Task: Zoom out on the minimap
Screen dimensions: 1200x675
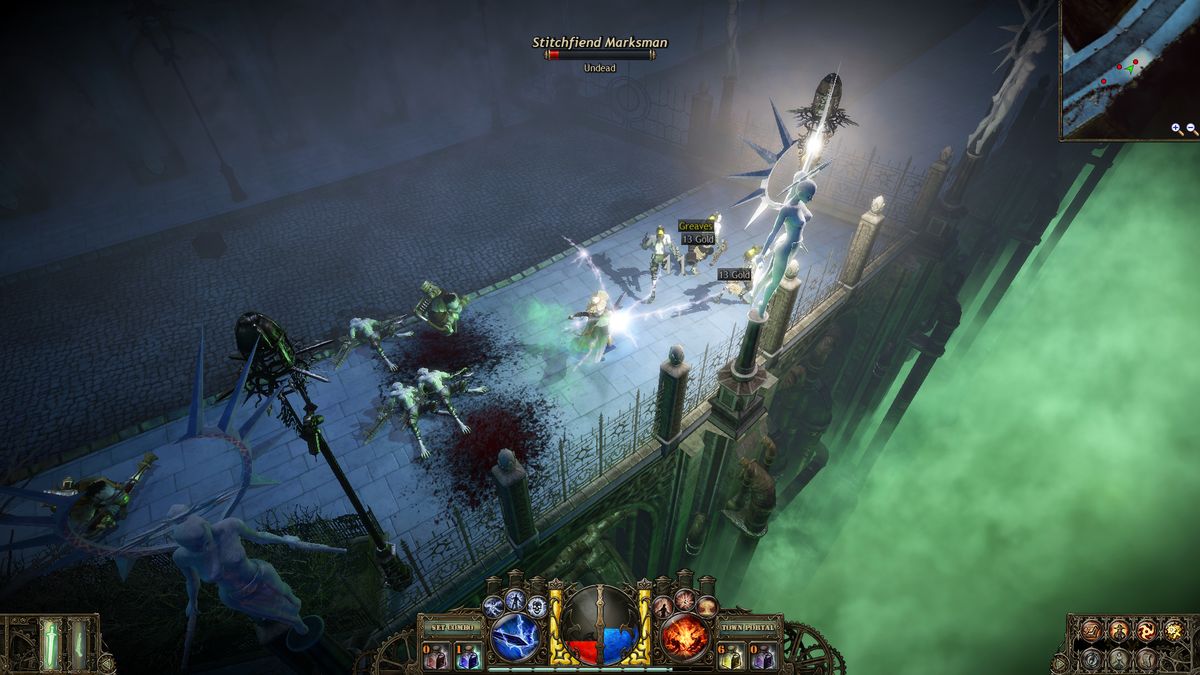Action: click(x=1191, y=129)
